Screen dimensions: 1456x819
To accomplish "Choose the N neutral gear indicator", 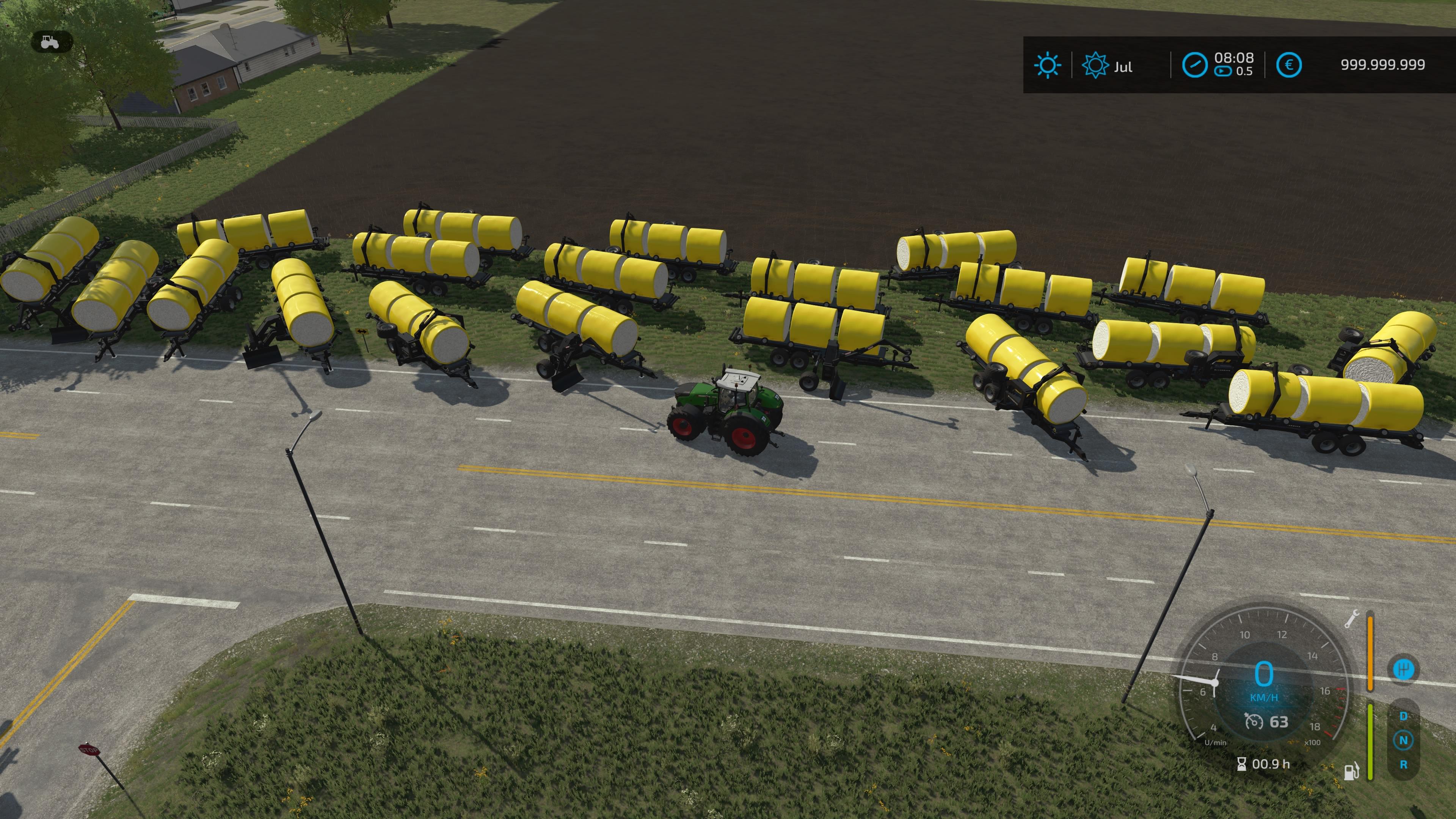I will coord(1403,740).
